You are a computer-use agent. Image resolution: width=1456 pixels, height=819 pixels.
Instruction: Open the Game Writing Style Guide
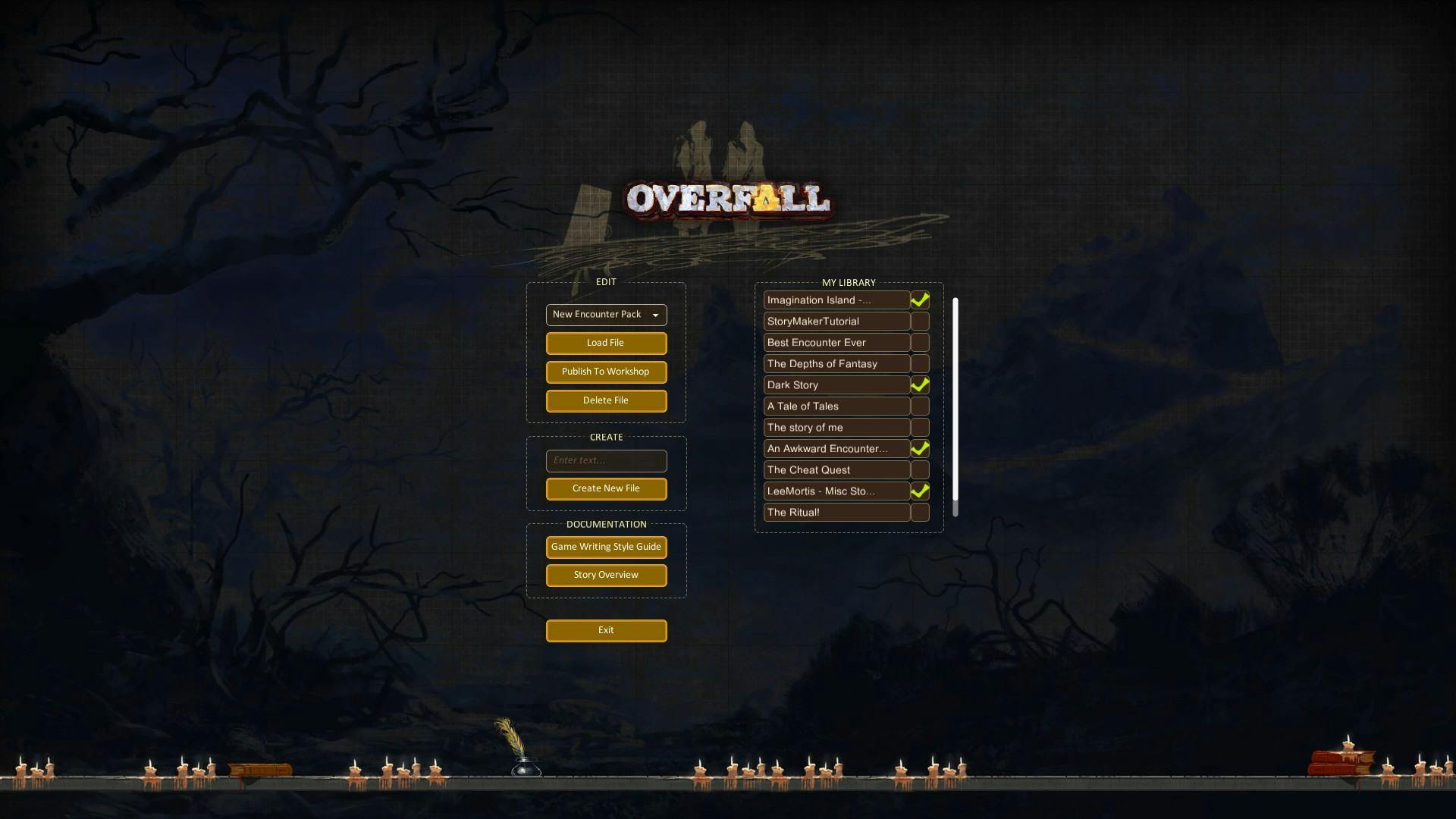[605, 547]
